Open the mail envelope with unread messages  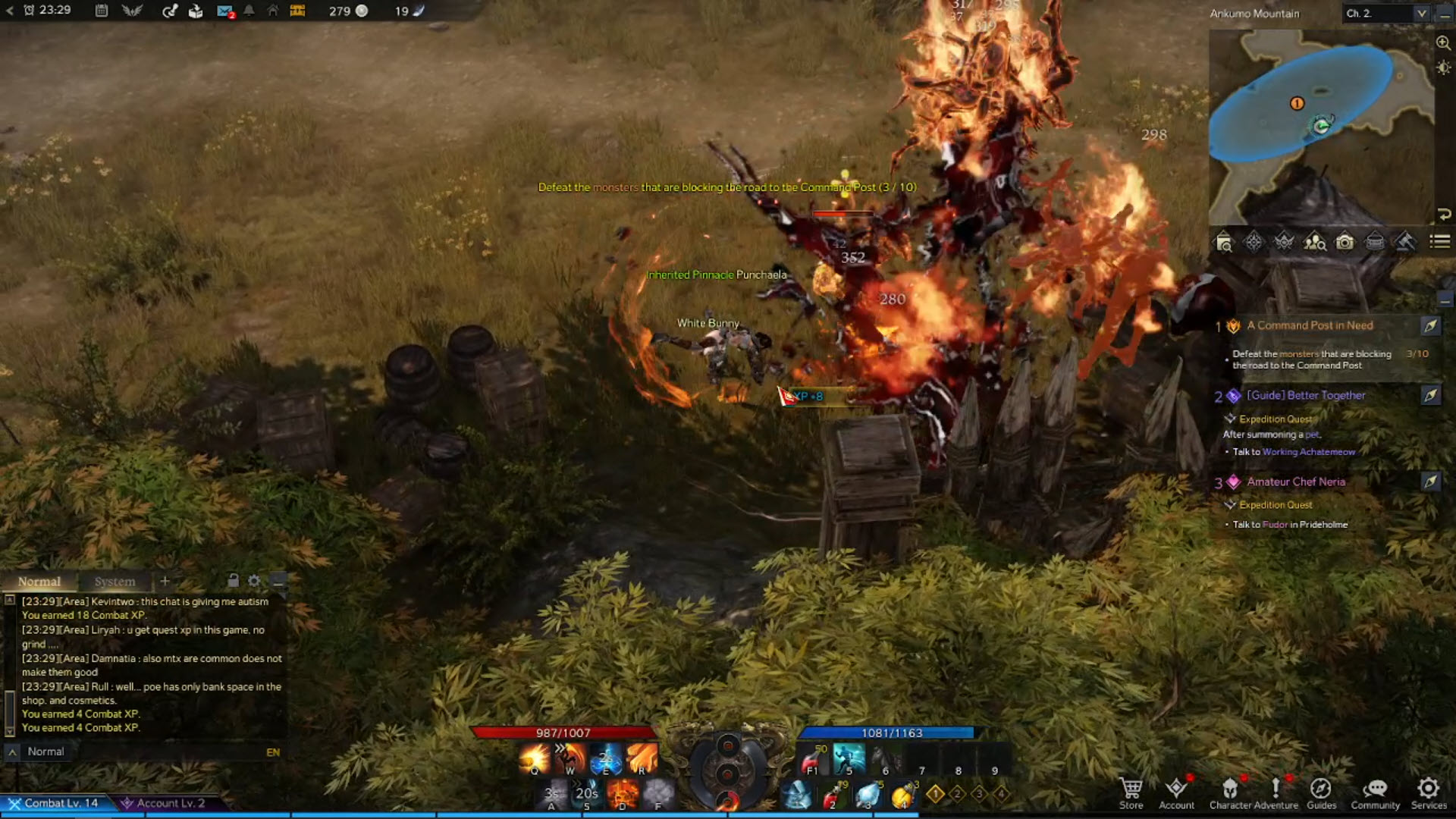(224, 11)
